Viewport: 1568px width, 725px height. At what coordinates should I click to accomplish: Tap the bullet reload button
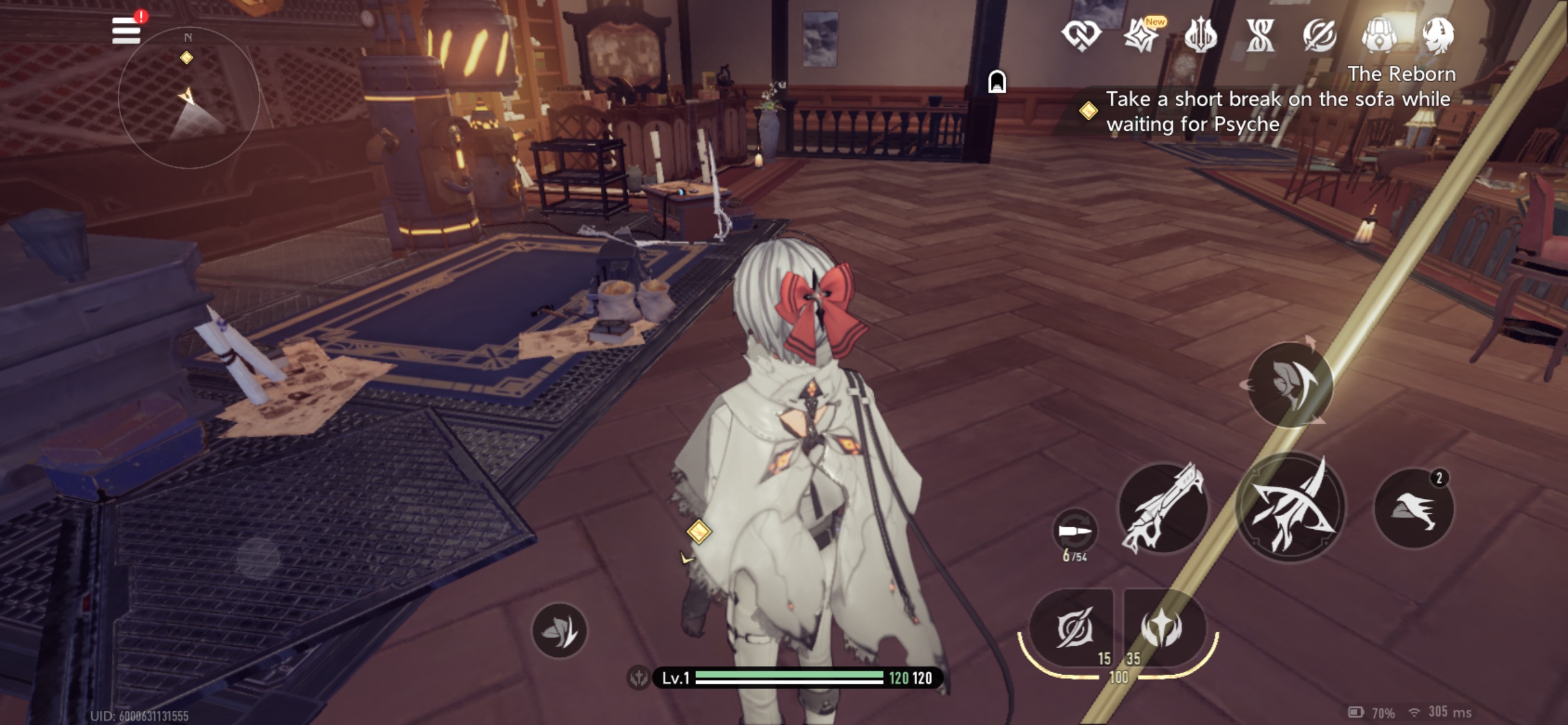pyautogui.click(x=1075, y=531)
